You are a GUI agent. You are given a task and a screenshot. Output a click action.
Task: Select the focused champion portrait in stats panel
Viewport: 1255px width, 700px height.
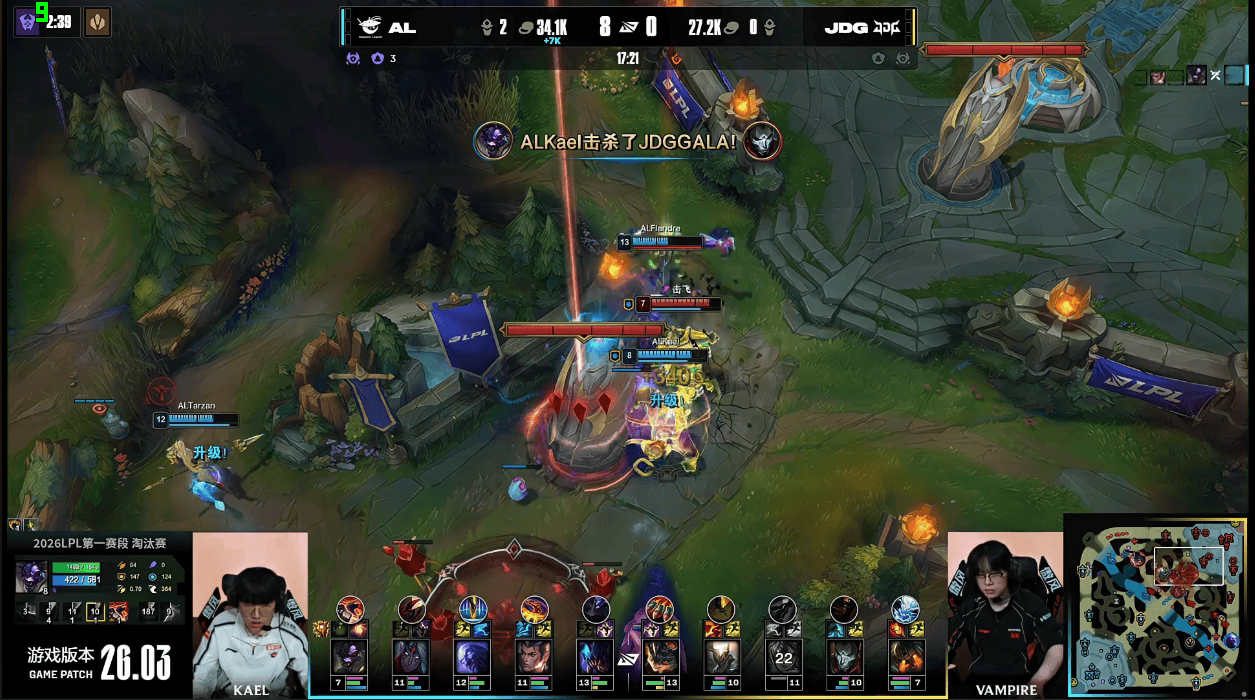coord(29,578)
